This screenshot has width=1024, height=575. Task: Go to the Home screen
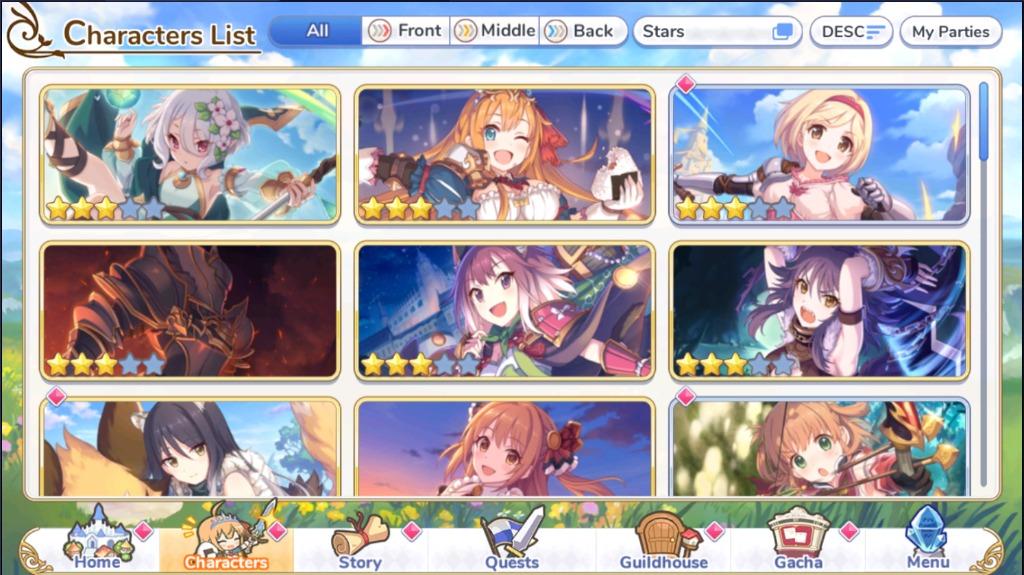[97, 543]
